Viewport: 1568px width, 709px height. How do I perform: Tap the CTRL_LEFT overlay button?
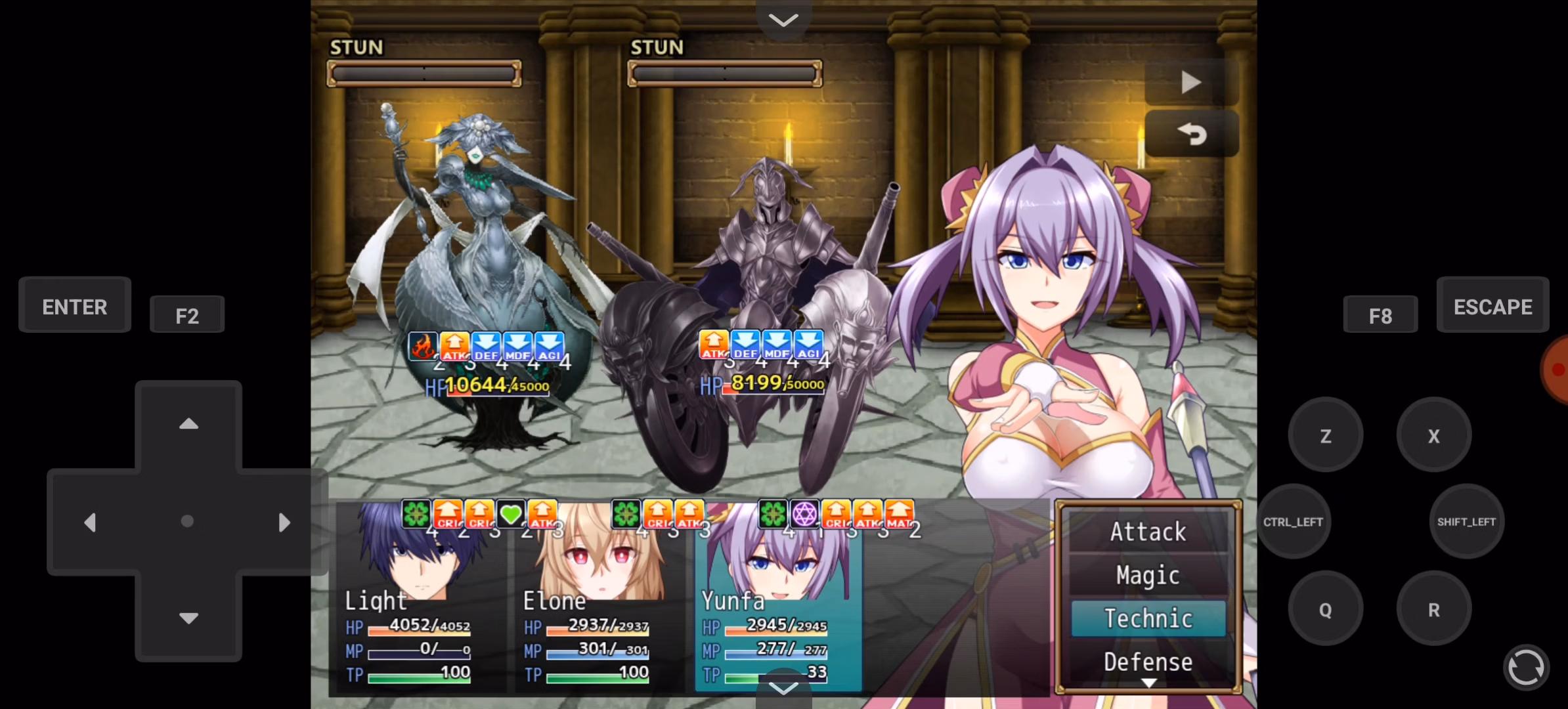[1293, 522]
